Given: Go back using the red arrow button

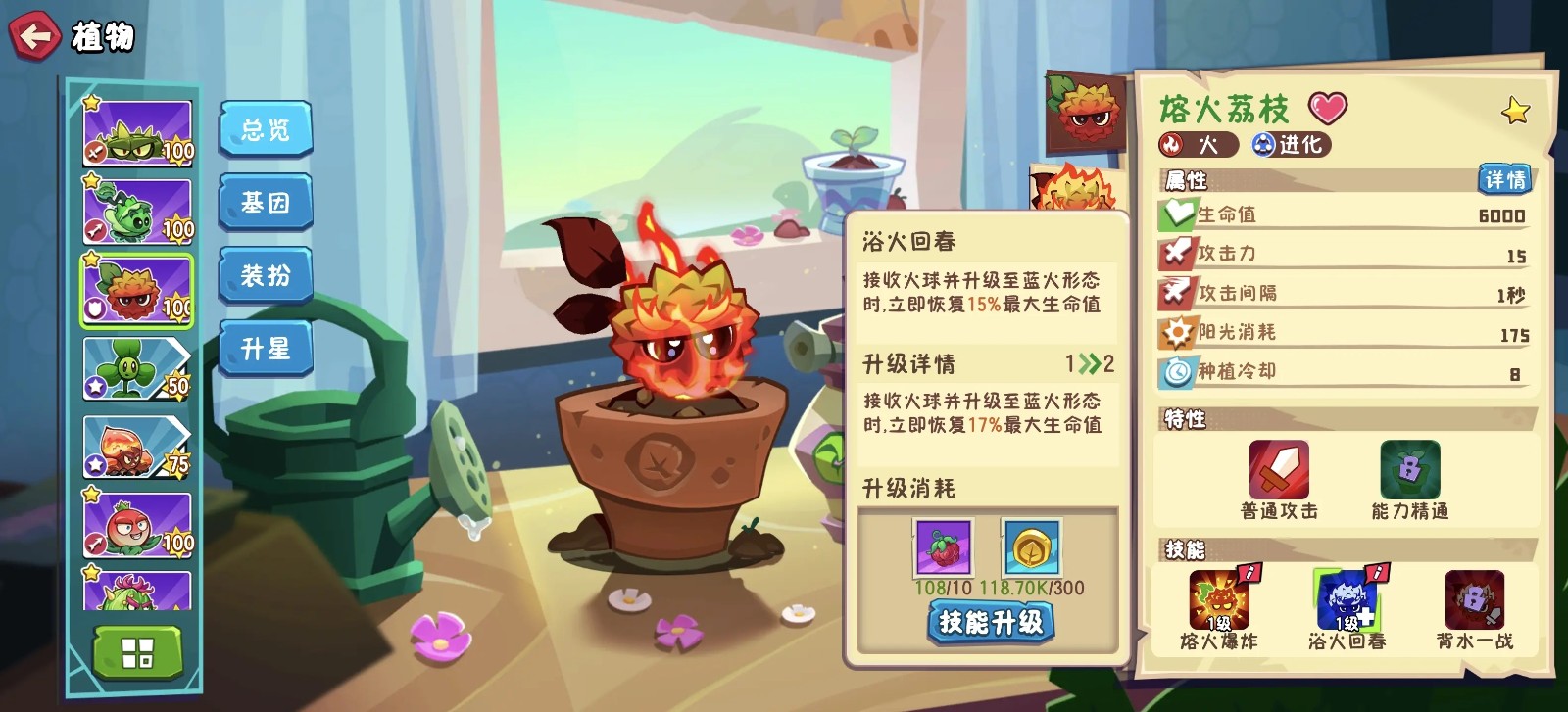Looking at the screenshot, I should pyautogui.click(x=34, y=37).
